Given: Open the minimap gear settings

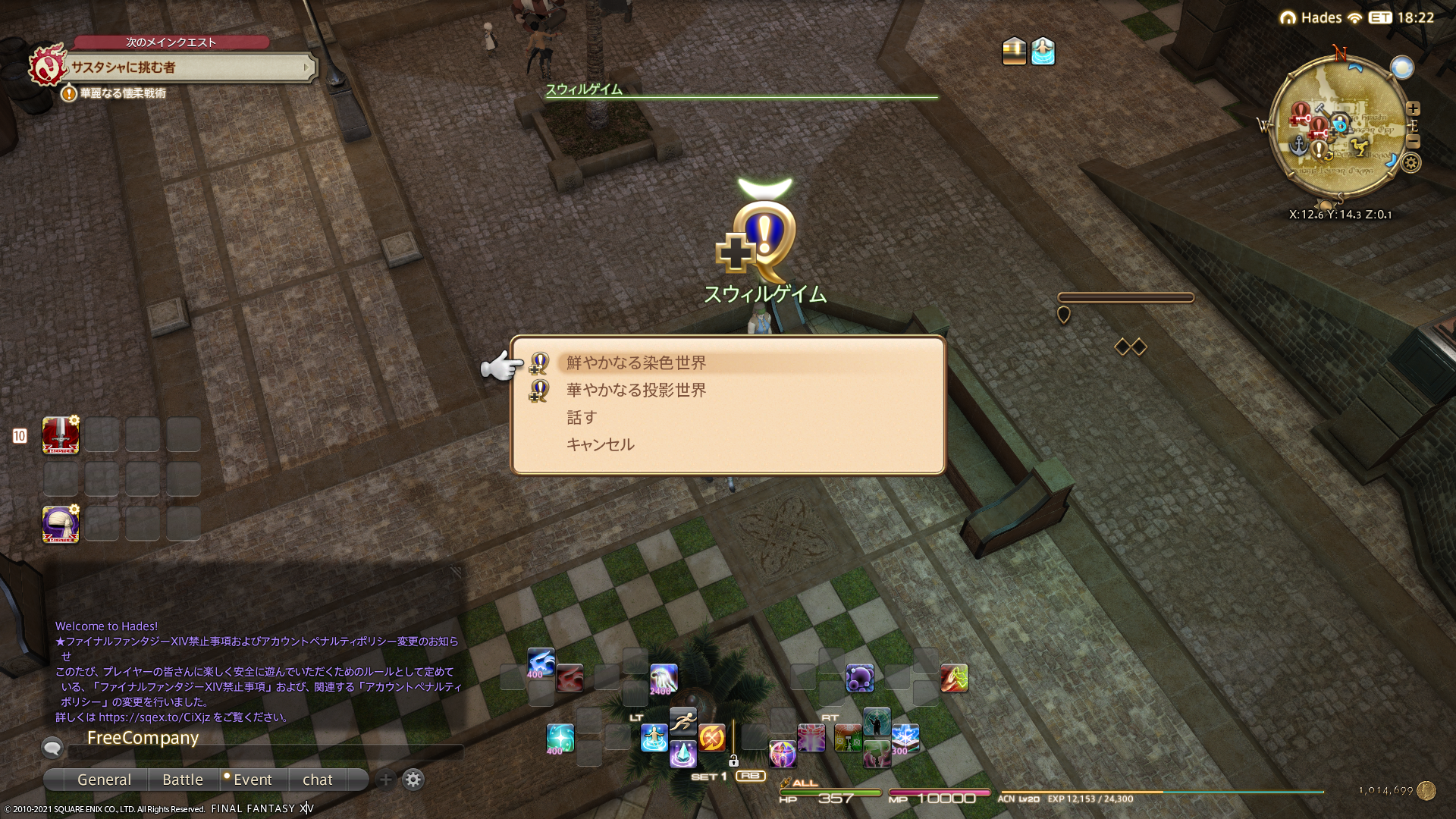Looking at the screenshot, I should coord(1410,162).
